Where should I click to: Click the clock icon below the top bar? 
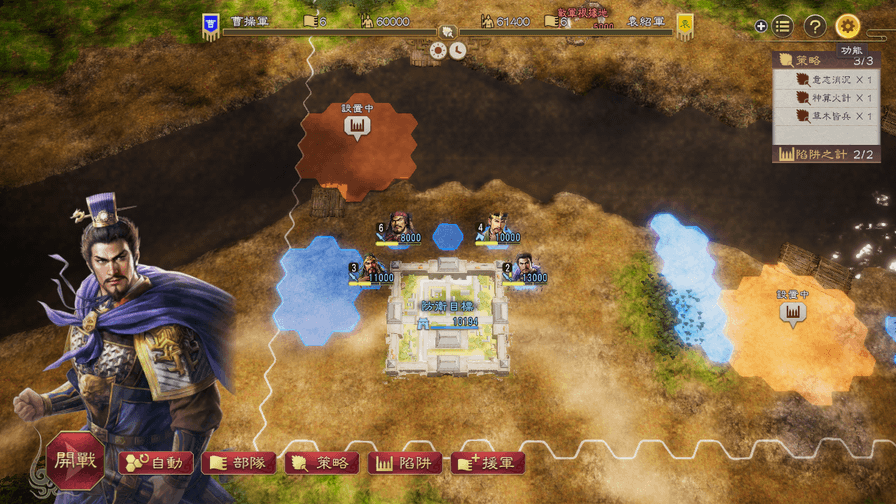[x=457, y=50]
